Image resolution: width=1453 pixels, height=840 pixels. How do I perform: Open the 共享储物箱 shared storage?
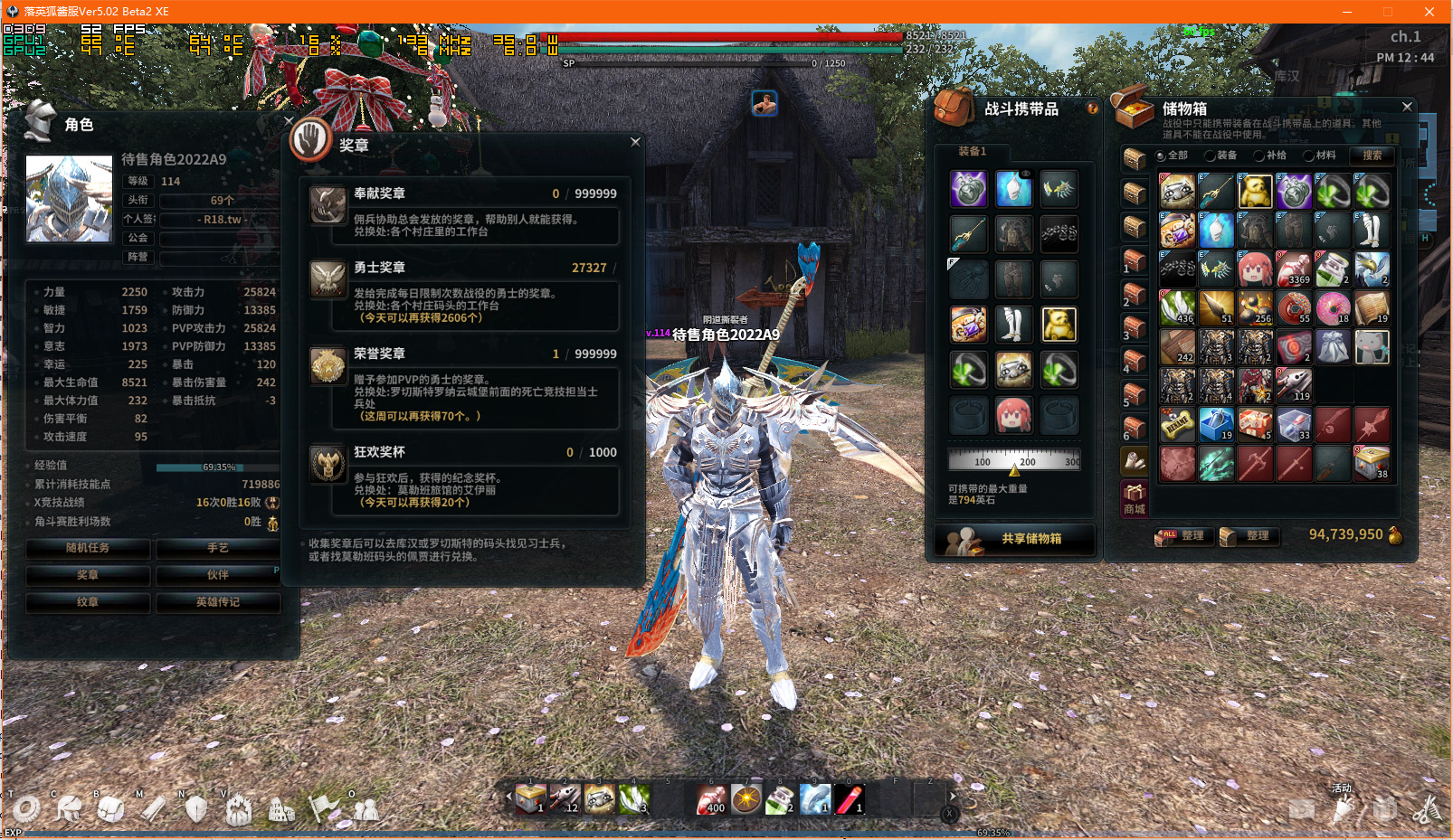click(1015, 539)
